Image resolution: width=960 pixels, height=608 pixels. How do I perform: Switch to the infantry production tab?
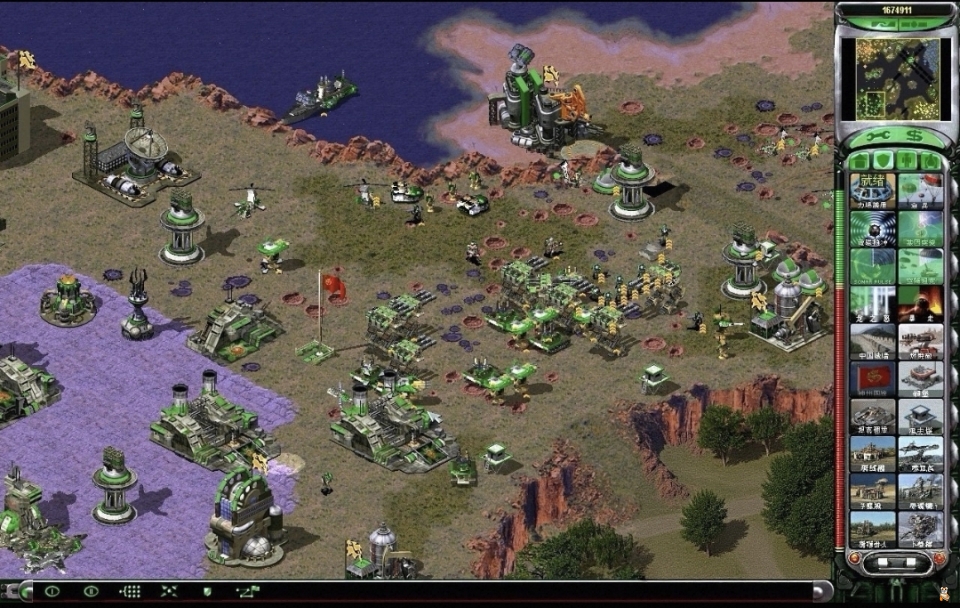(x=907, y=160)
